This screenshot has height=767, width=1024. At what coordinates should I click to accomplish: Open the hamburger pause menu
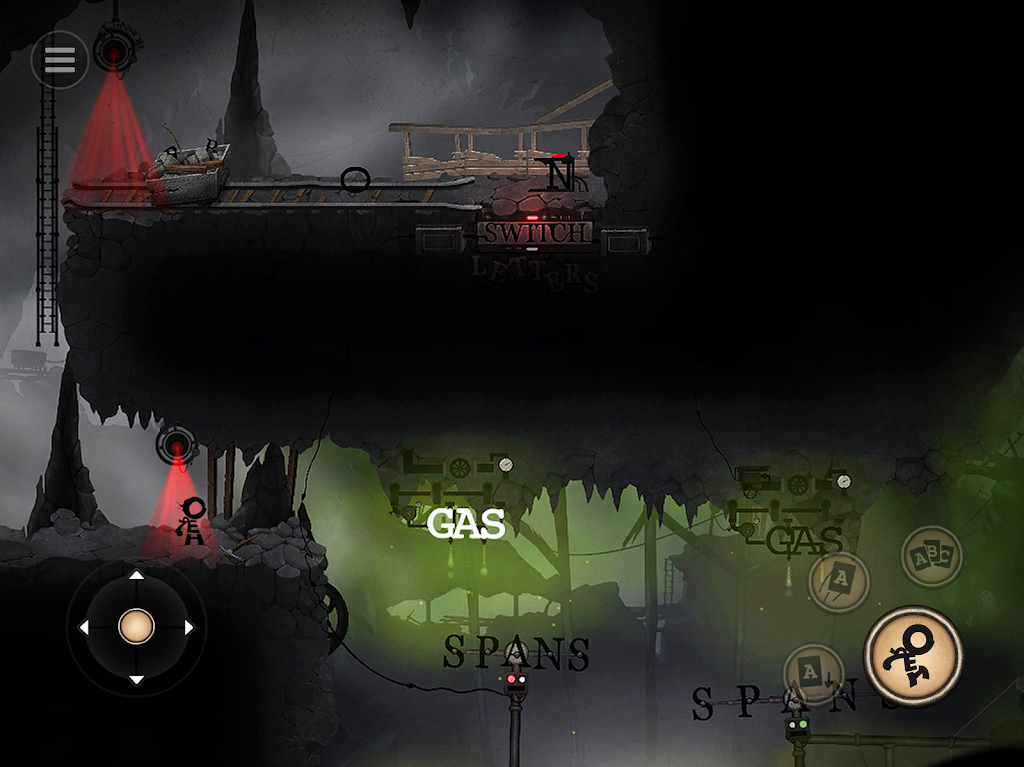59,60
